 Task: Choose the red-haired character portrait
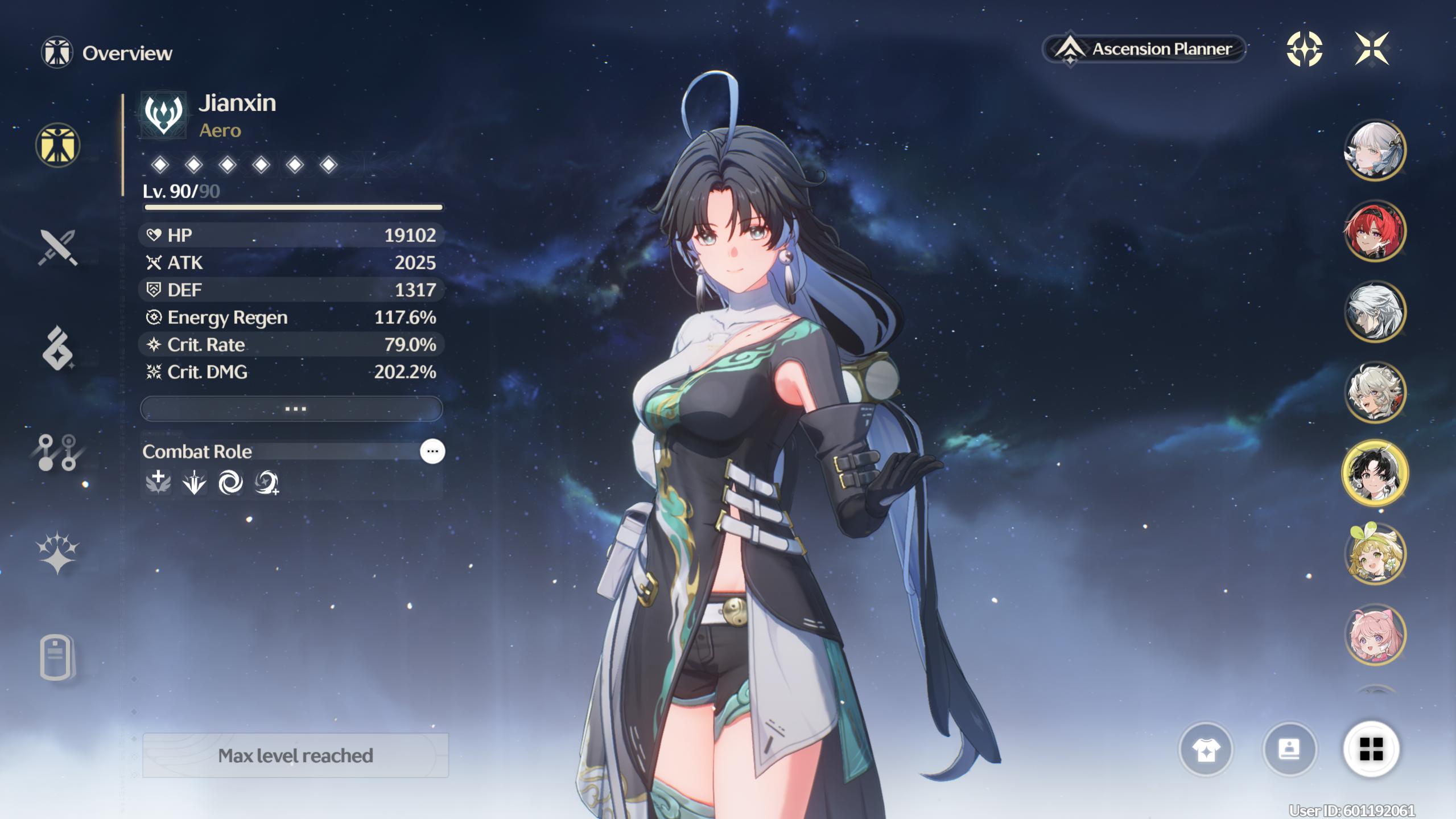pos(1375,231)
